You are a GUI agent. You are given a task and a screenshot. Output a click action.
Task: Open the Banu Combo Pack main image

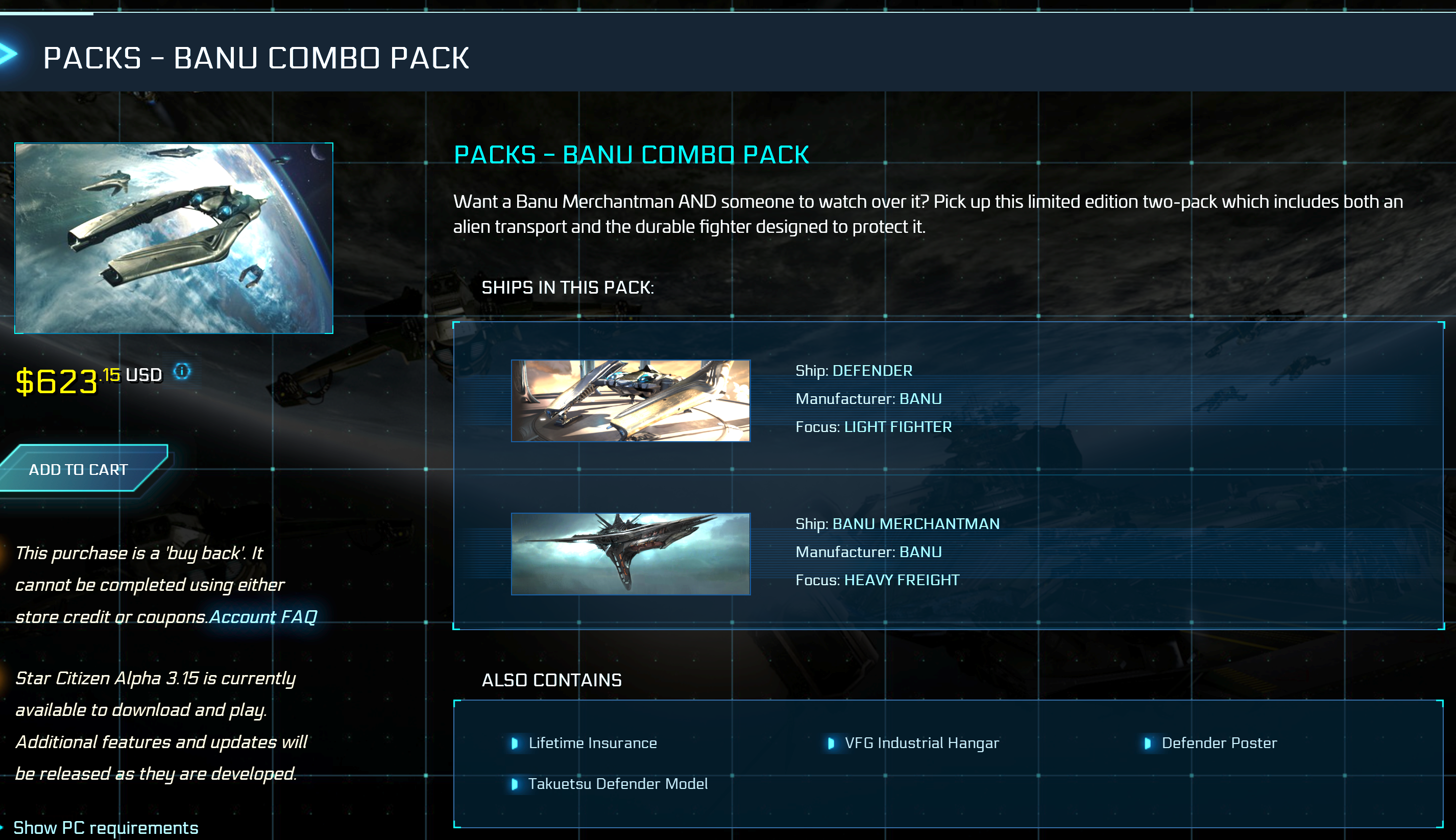tap(174, 237)
